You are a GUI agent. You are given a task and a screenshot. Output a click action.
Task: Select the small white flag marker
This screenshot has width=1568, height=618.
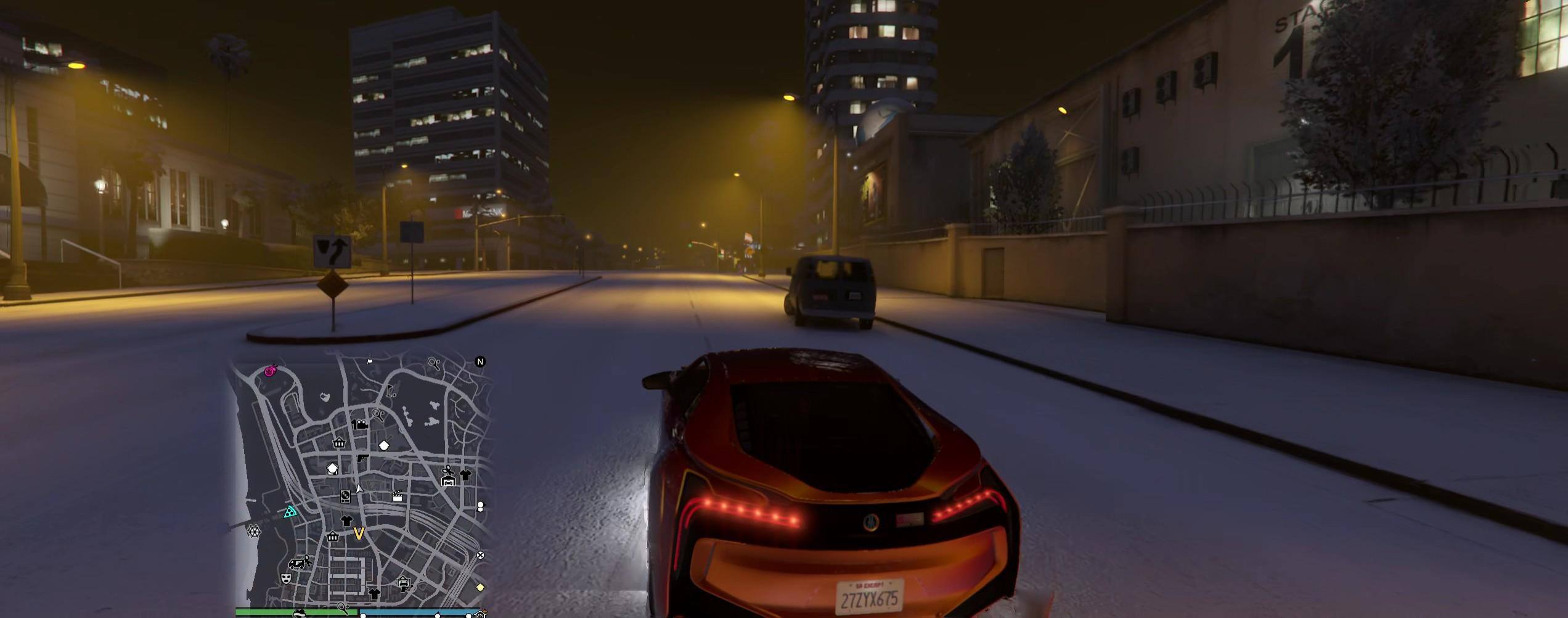(370, 361)
